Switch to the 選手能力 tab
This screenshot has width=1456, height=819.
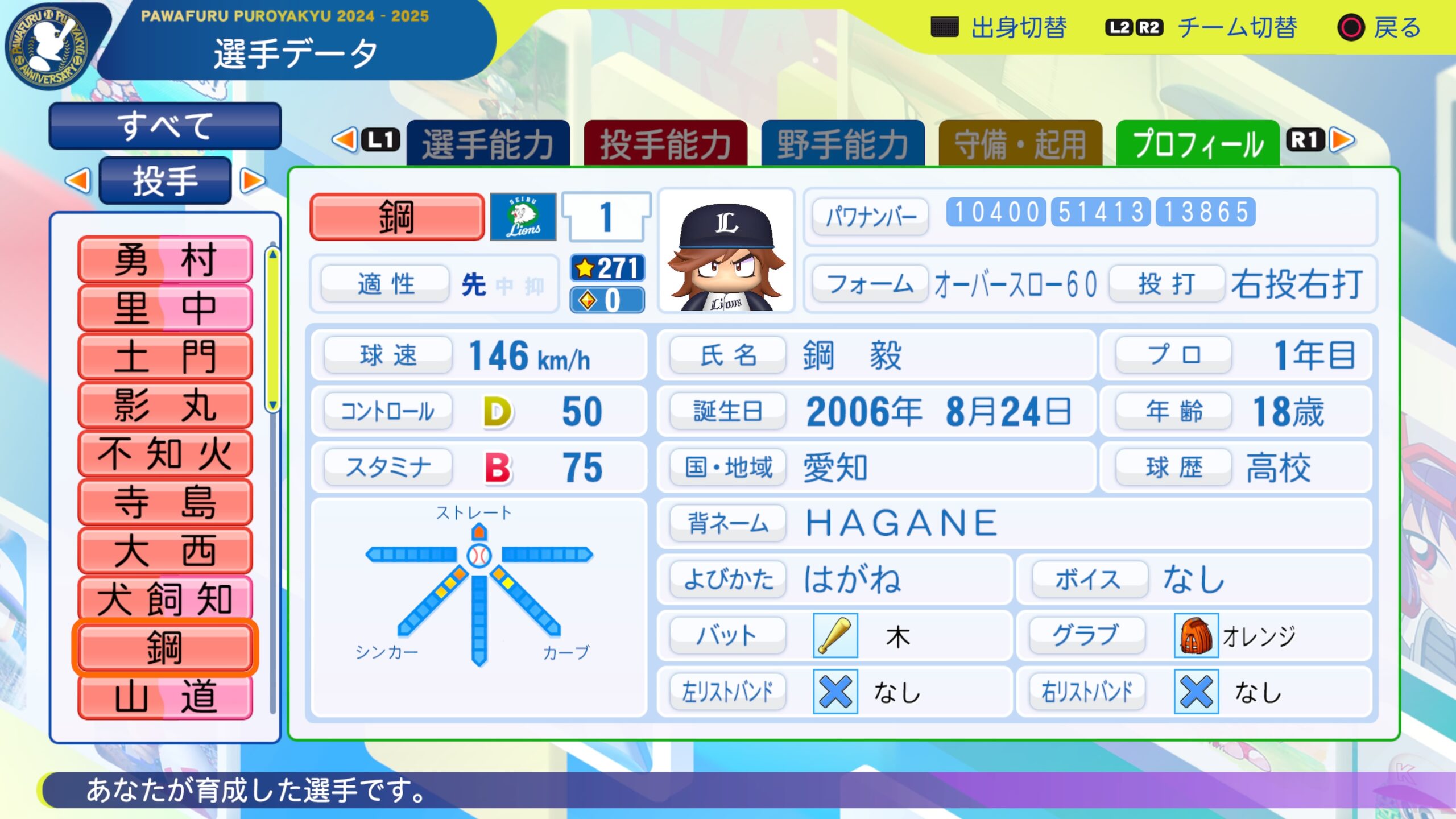[x=488, y=144]
